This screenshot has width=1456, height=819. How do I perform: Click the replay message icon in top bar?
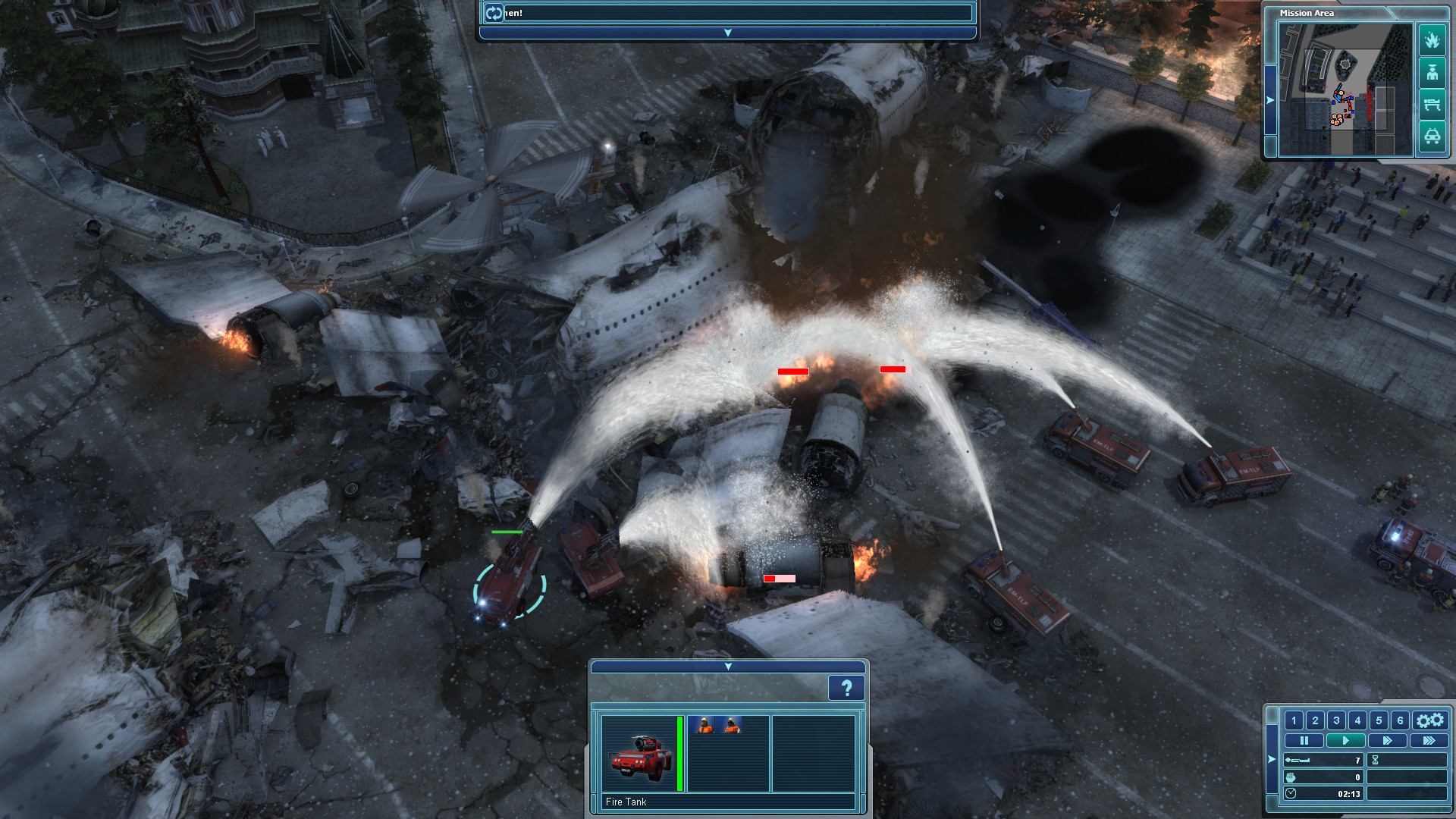[x=494, y=11]
